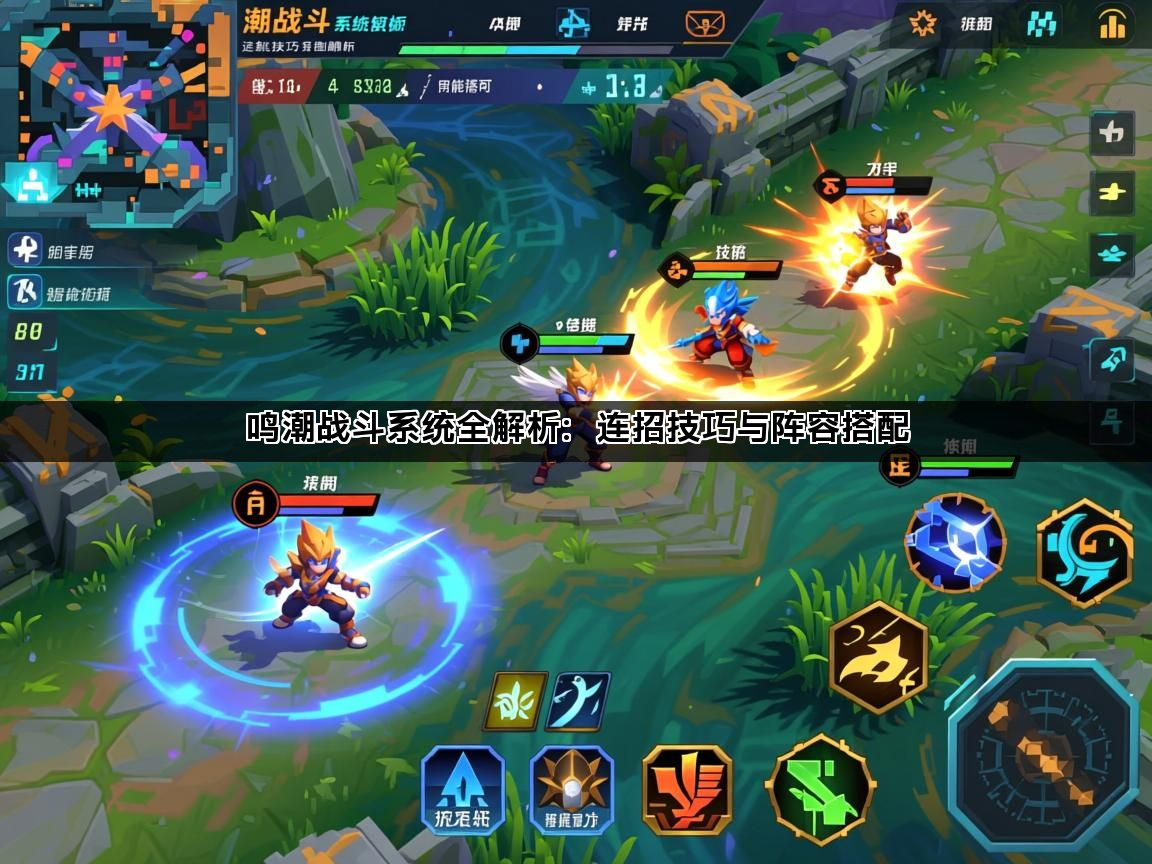Screen dimensions: 1152x864
Task: Open the gold bar chart scoreboard icon
Action: click(x=1112, y=23)
